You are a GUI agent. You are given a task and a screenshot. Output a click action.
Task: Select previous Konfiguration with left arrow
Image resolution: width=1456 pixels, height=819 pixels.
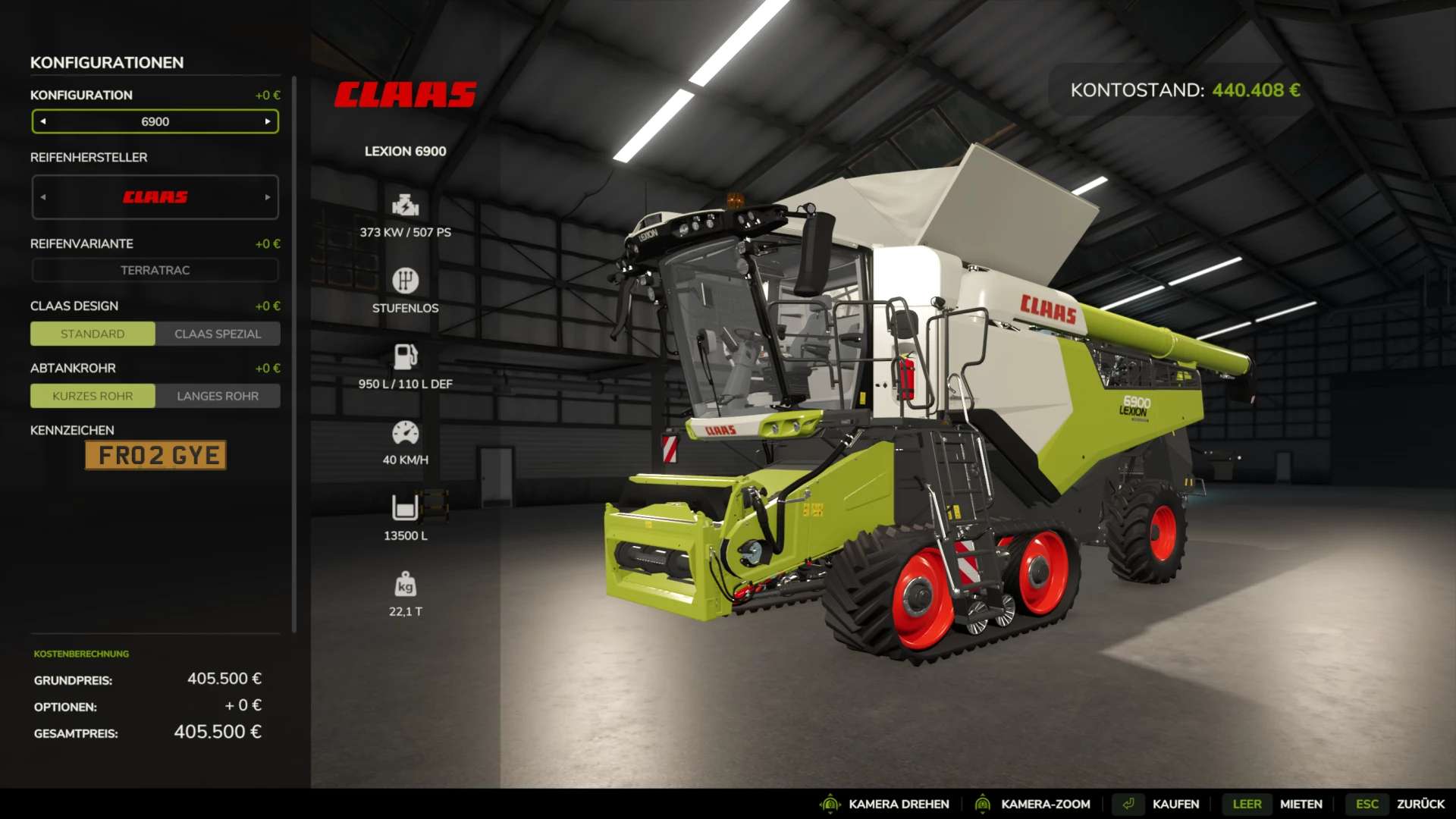point(43,121)
